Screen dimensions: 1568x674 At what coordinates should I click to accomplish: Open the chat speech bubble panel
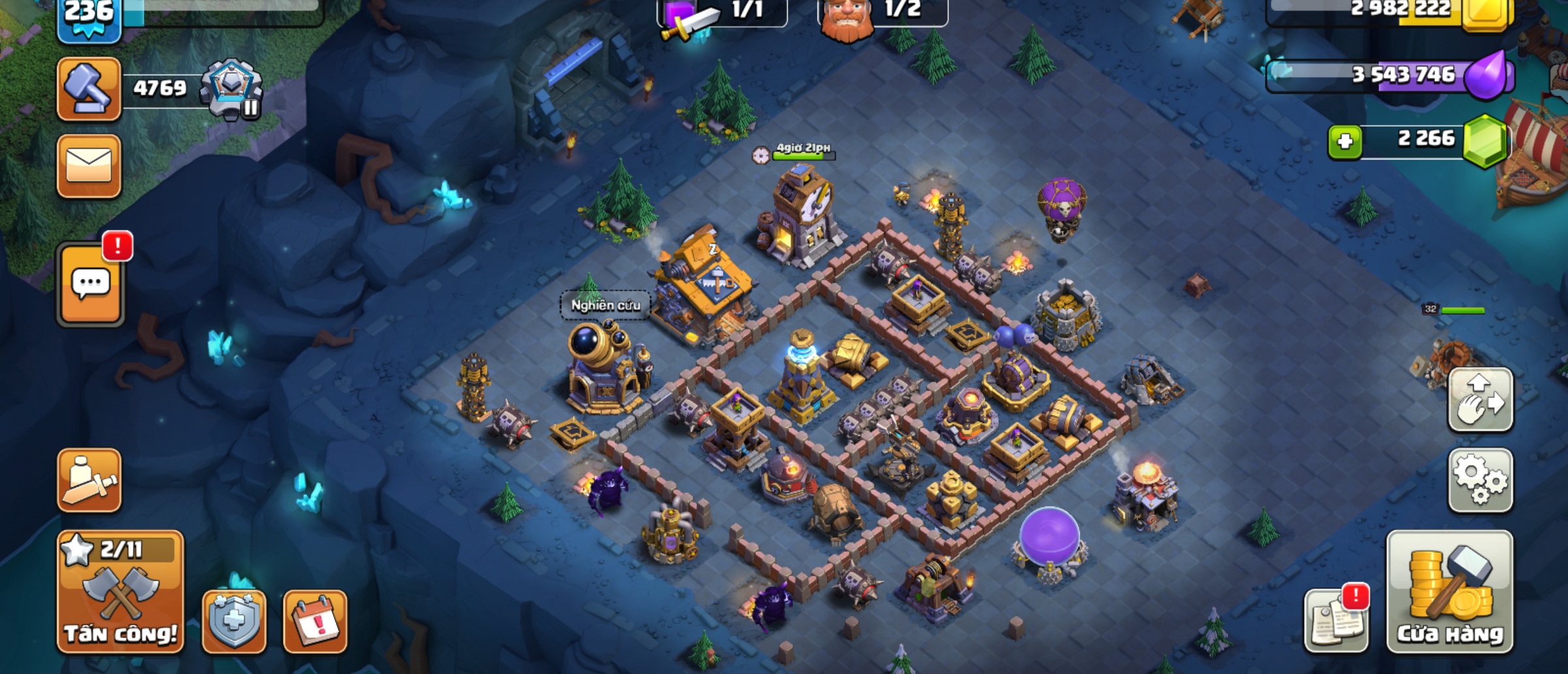[90, 284]
